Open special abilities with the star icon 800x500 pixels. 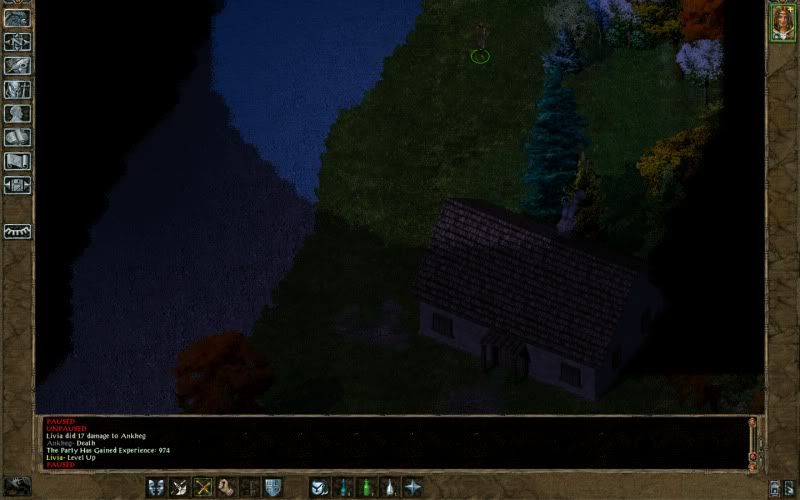coord(411,487)
